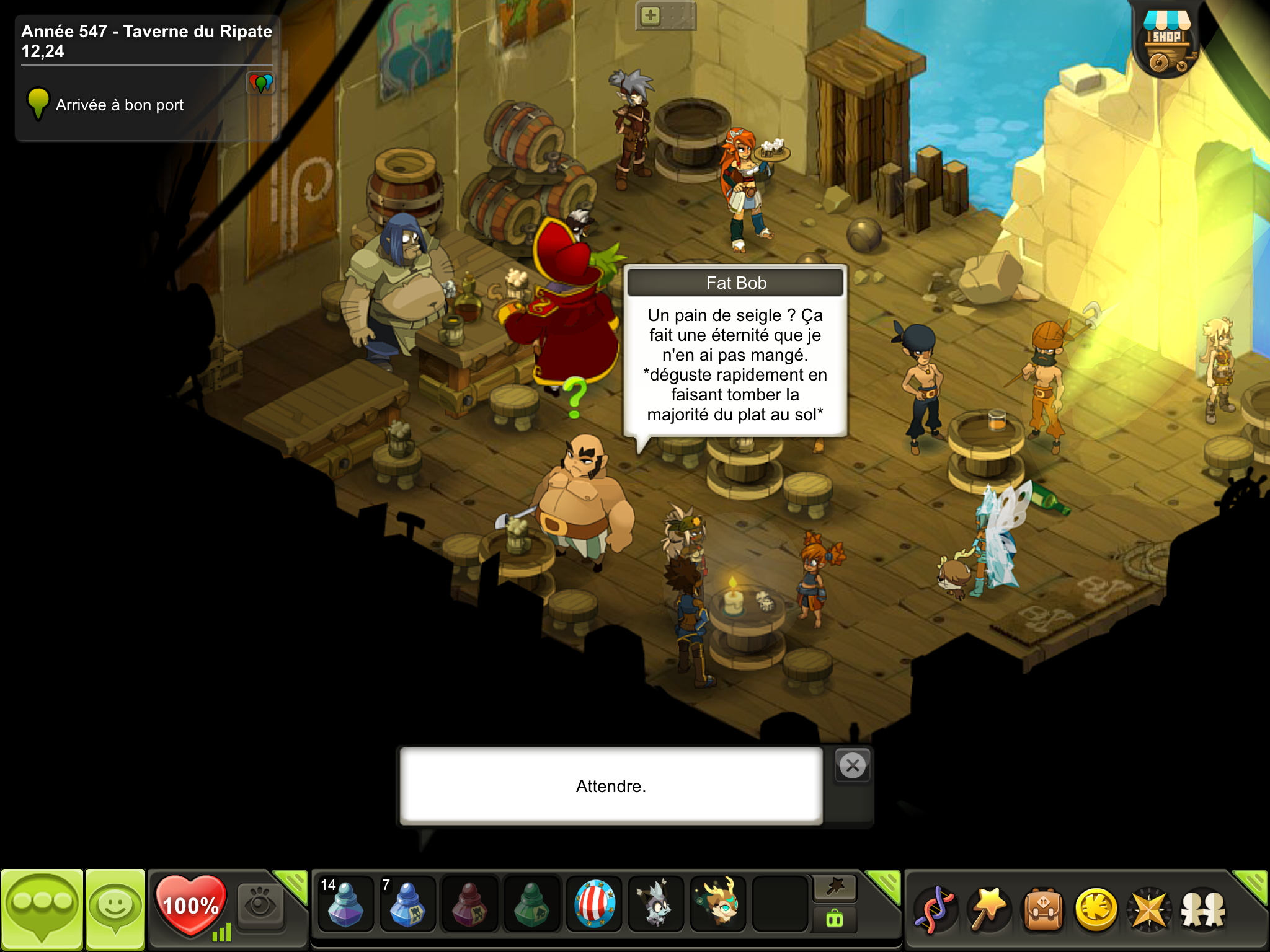Image resolution: width=1270 pixels, height=952 pixels.
Task: Open the gold kama coin marketplace
Action: pyautogui.click(x=1096, y=910)
